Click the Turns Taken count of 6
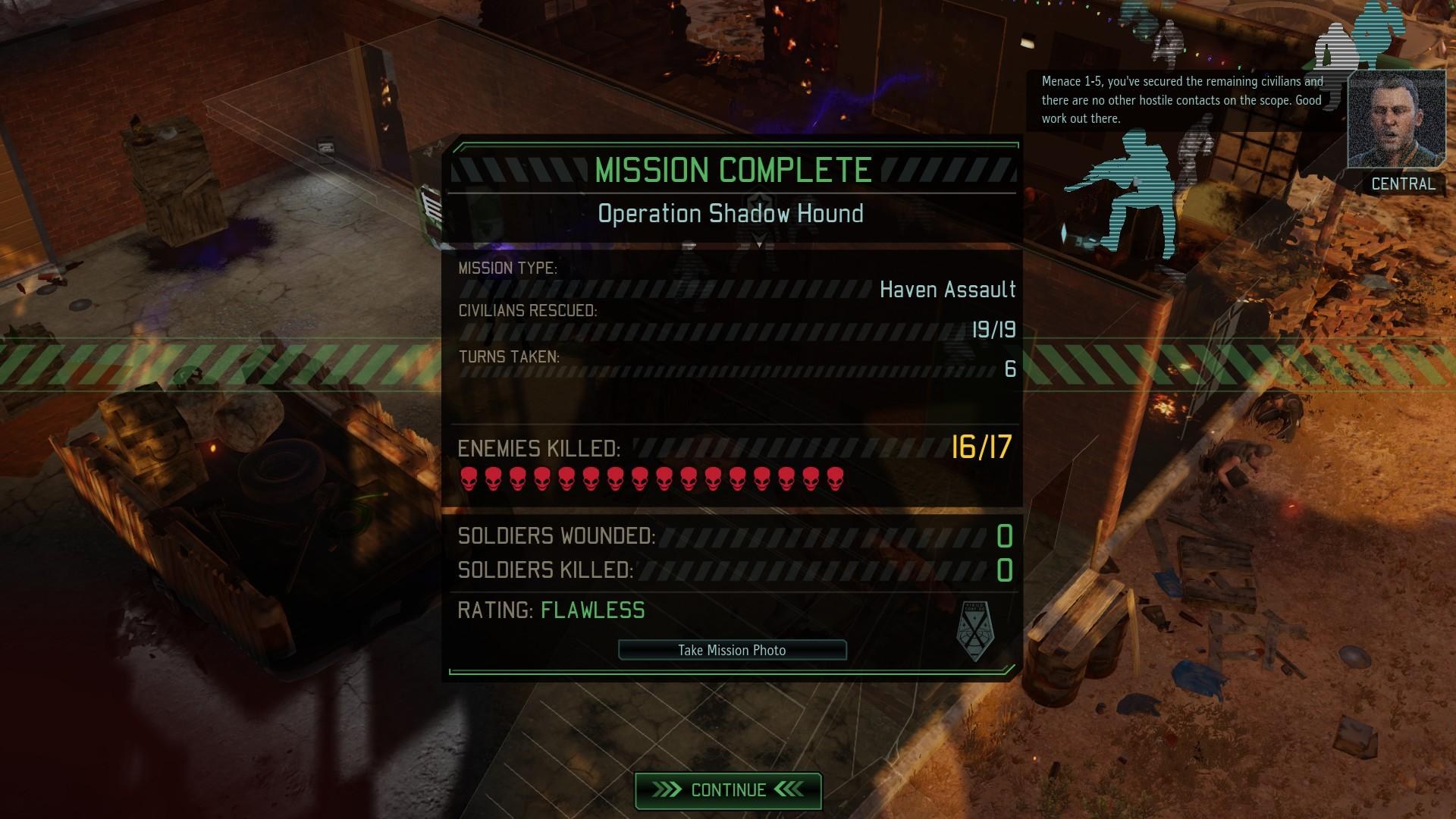Image resolution: width=1456 pixels, height=819 pixels. point(1010,370)
